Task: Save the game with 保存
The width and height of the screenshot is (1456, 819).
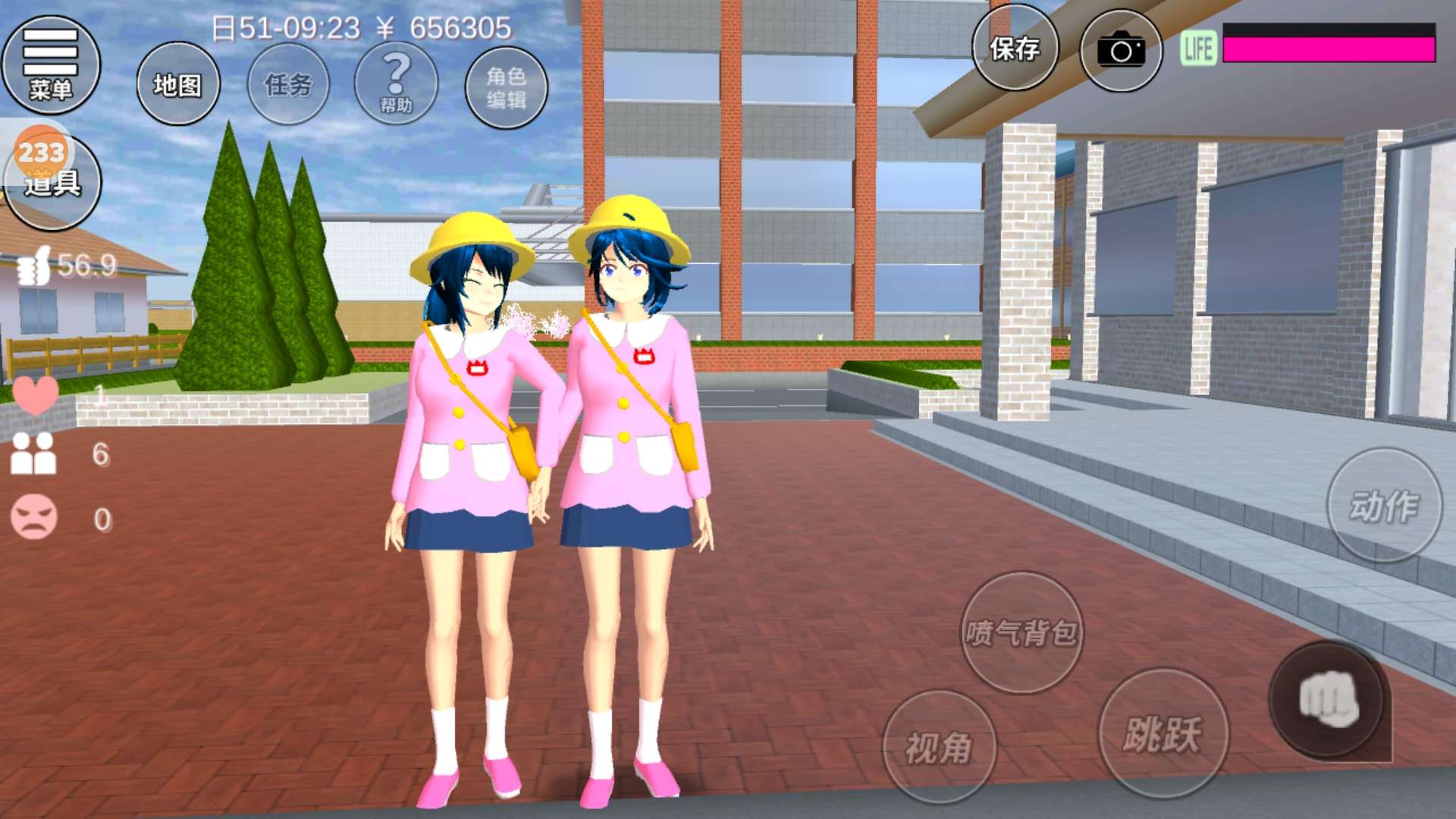Action: pos(1015,49)
